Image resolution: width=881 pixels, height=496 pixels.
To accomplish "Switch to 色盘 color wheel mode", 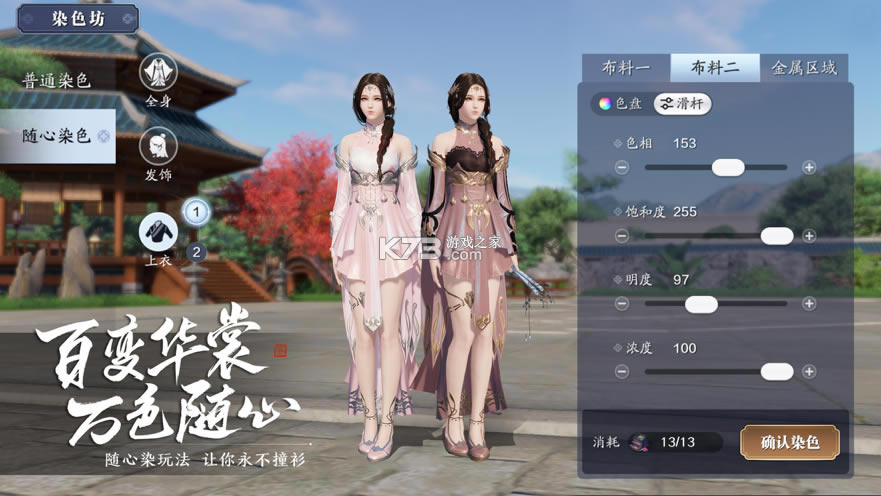I will point(620,103).
